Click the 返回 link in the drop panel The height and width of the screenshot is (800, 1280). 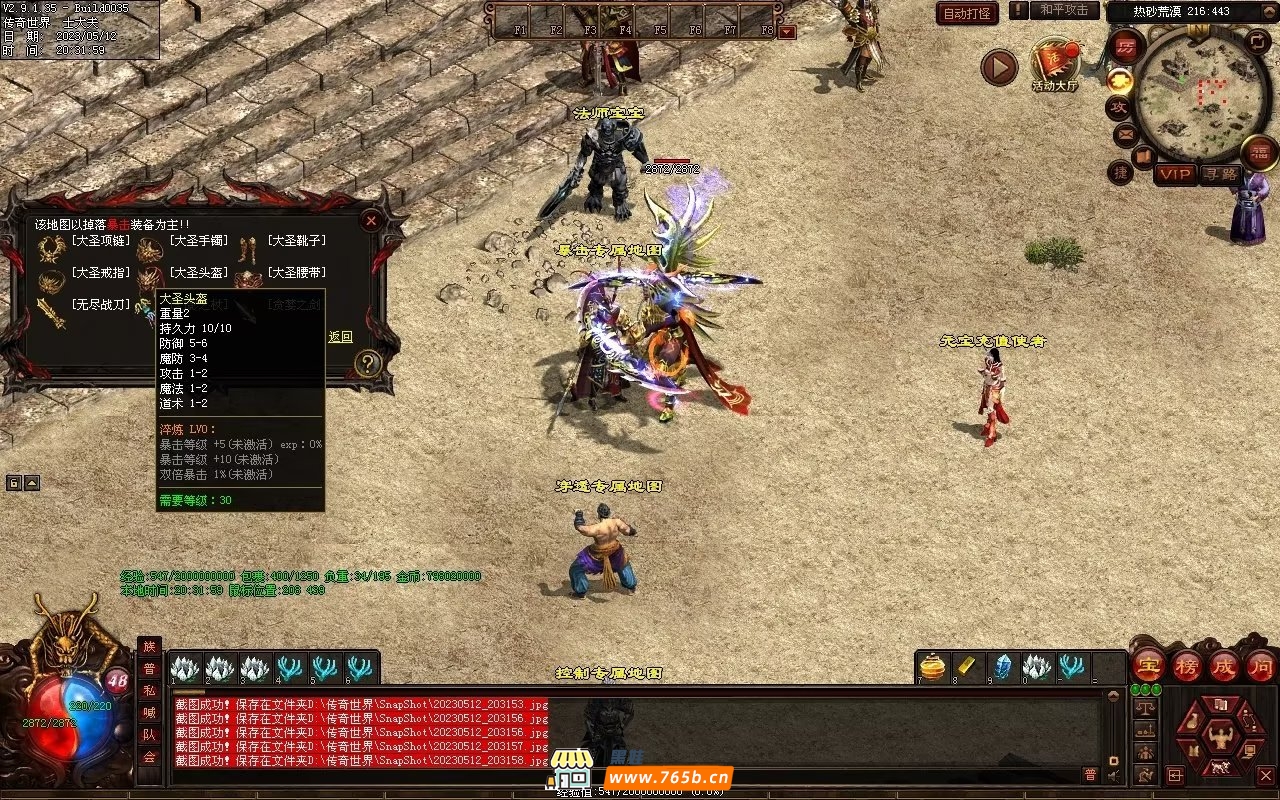(x=340, y=337)
